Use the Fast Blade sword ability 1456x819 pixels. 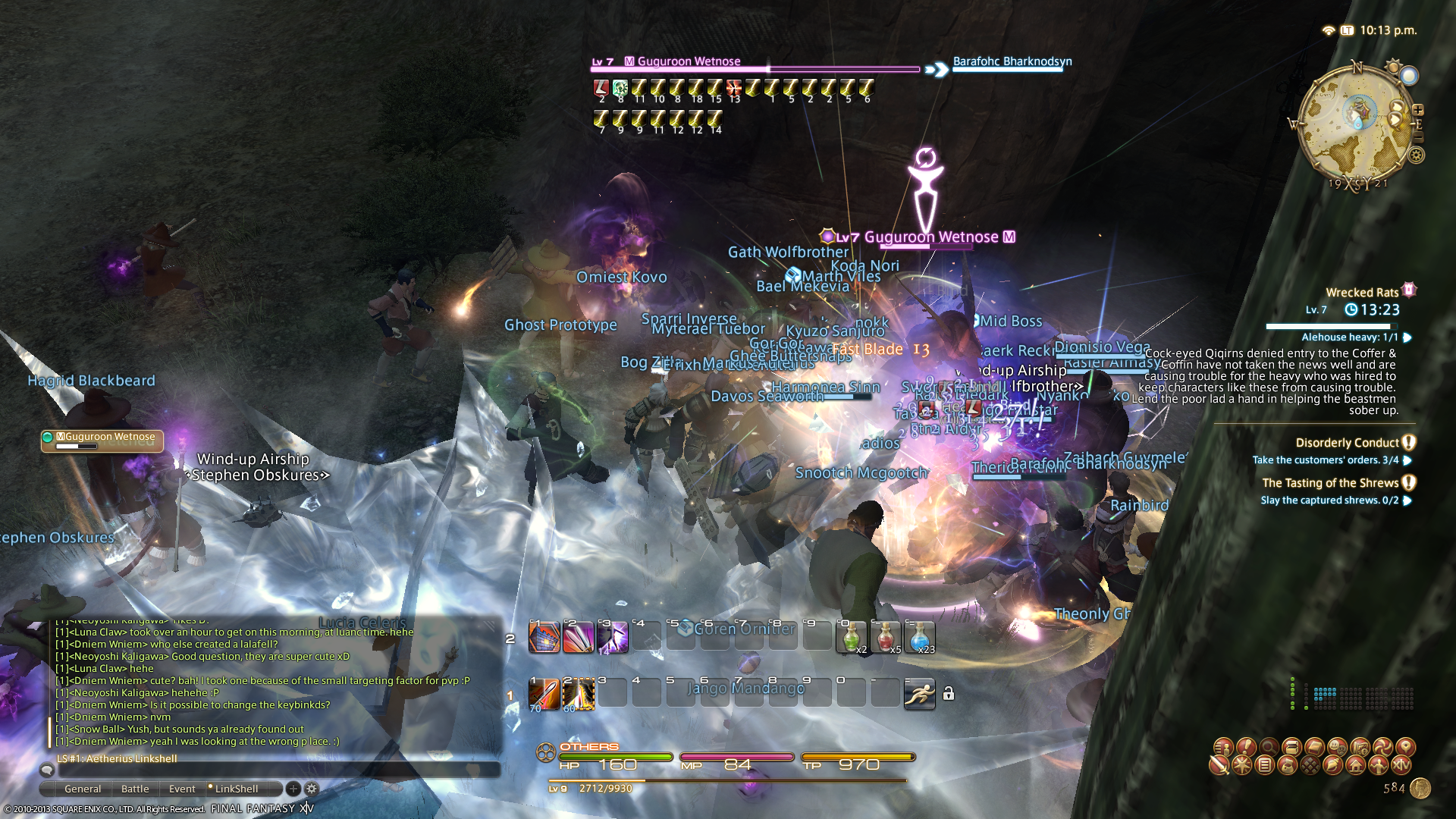coord(544,694)
